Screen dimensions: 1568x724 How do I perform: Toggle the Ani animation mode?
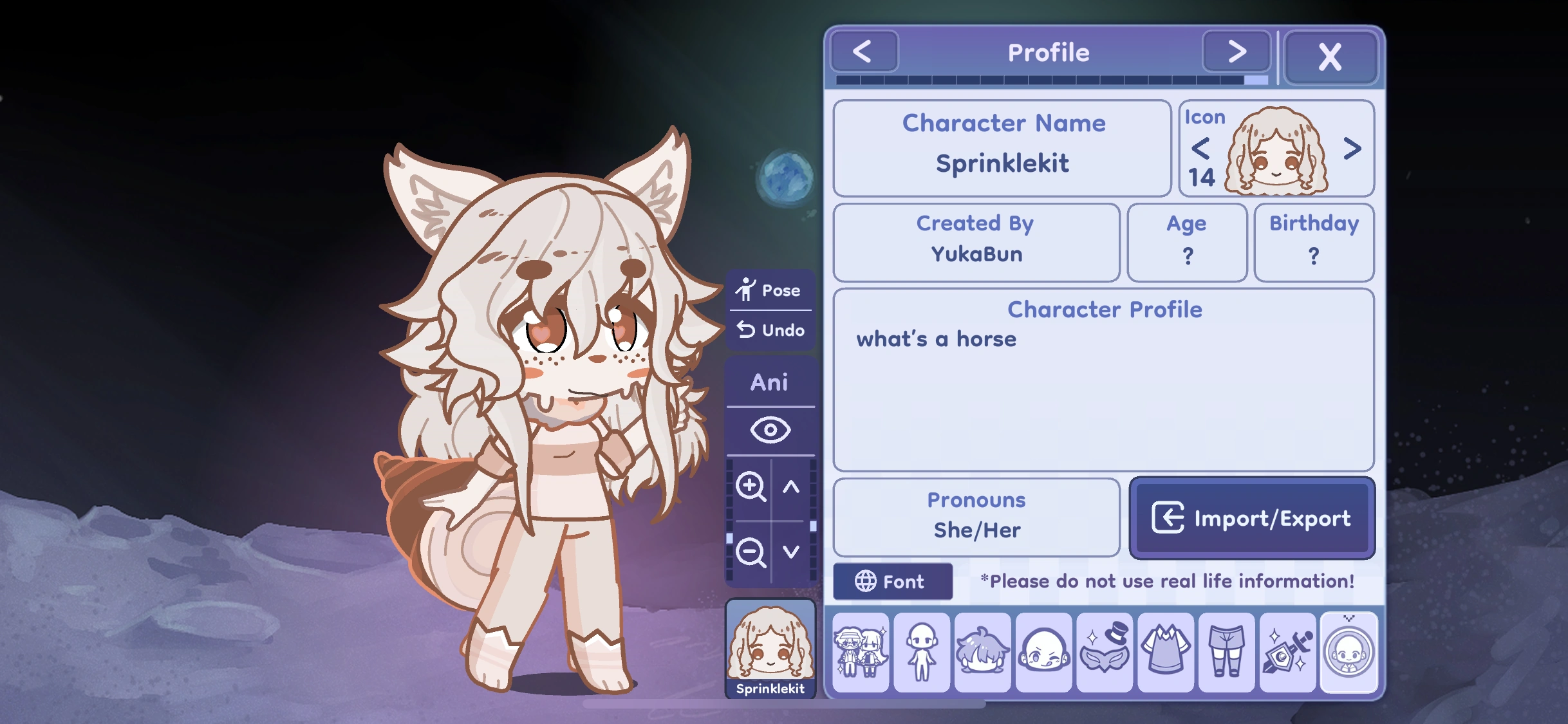tap(770, 382)
